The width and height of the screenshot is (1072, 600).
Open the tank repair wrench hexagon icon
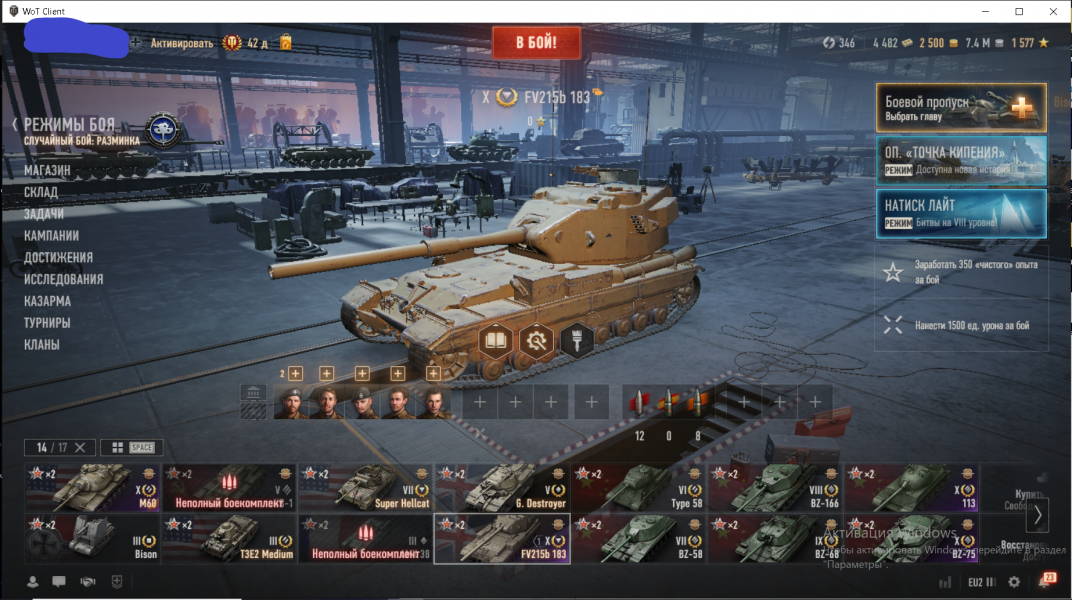537,342
